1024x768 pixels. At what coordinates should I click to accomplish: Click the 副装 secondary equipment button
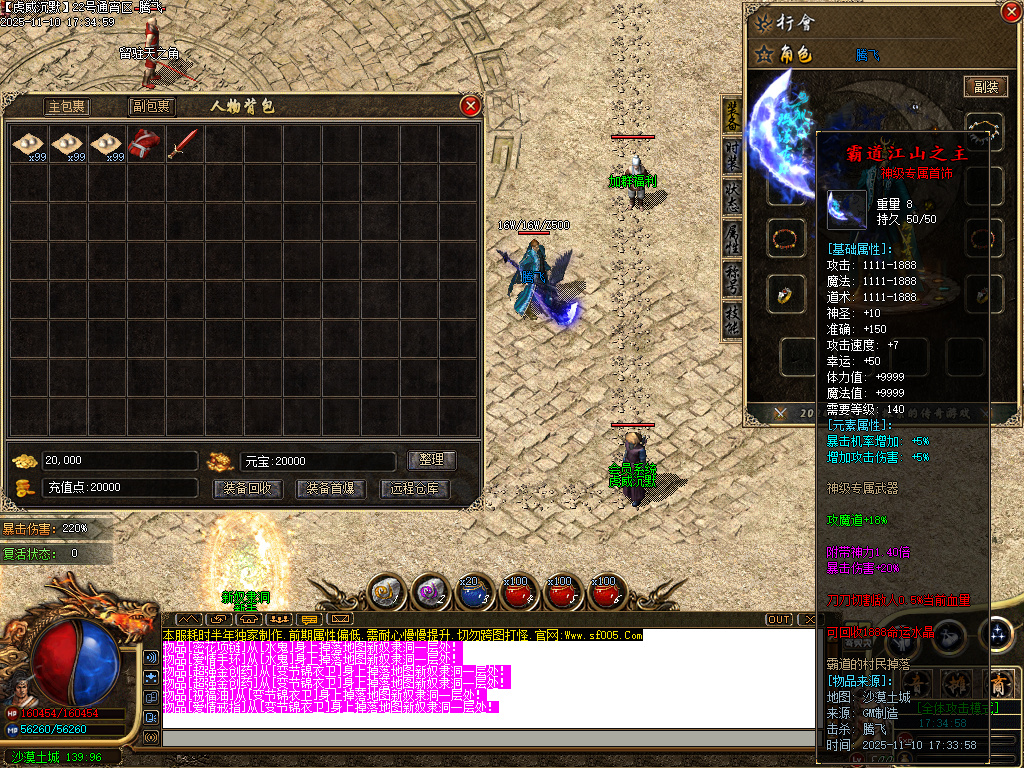point(985,87)
